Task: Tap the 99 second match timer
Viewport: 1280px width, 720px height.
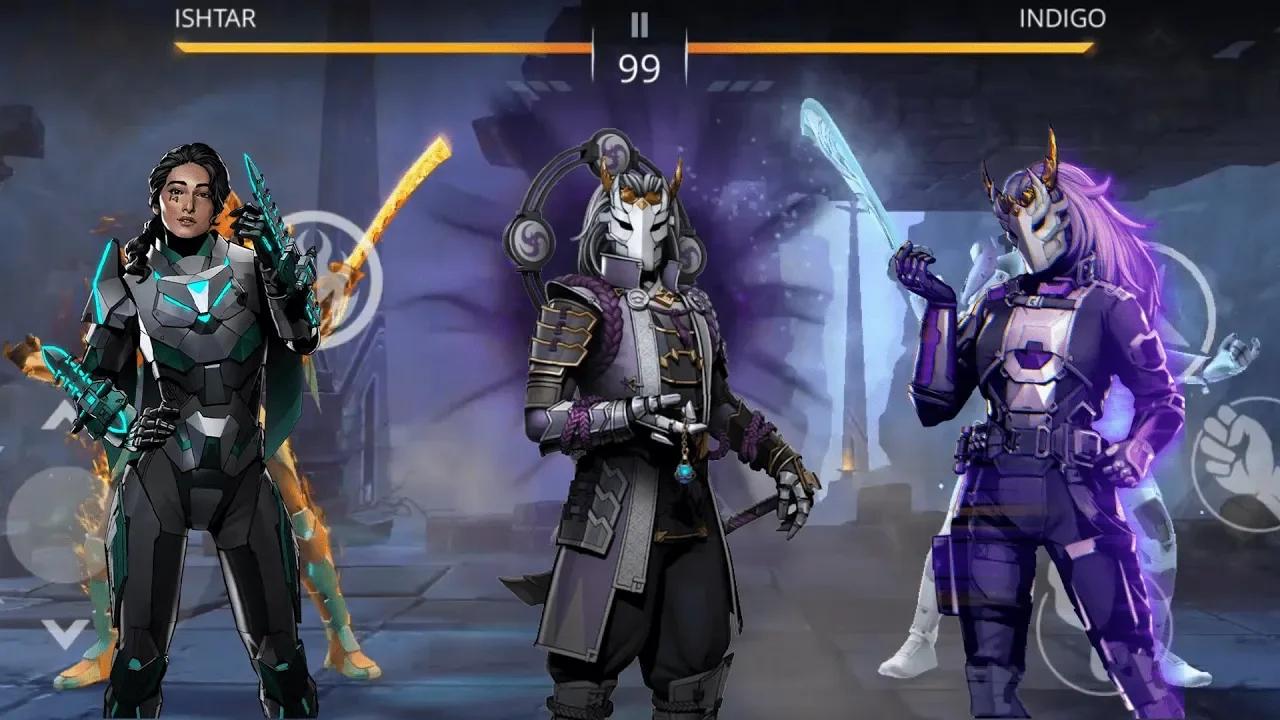Action: coord(640,69)
